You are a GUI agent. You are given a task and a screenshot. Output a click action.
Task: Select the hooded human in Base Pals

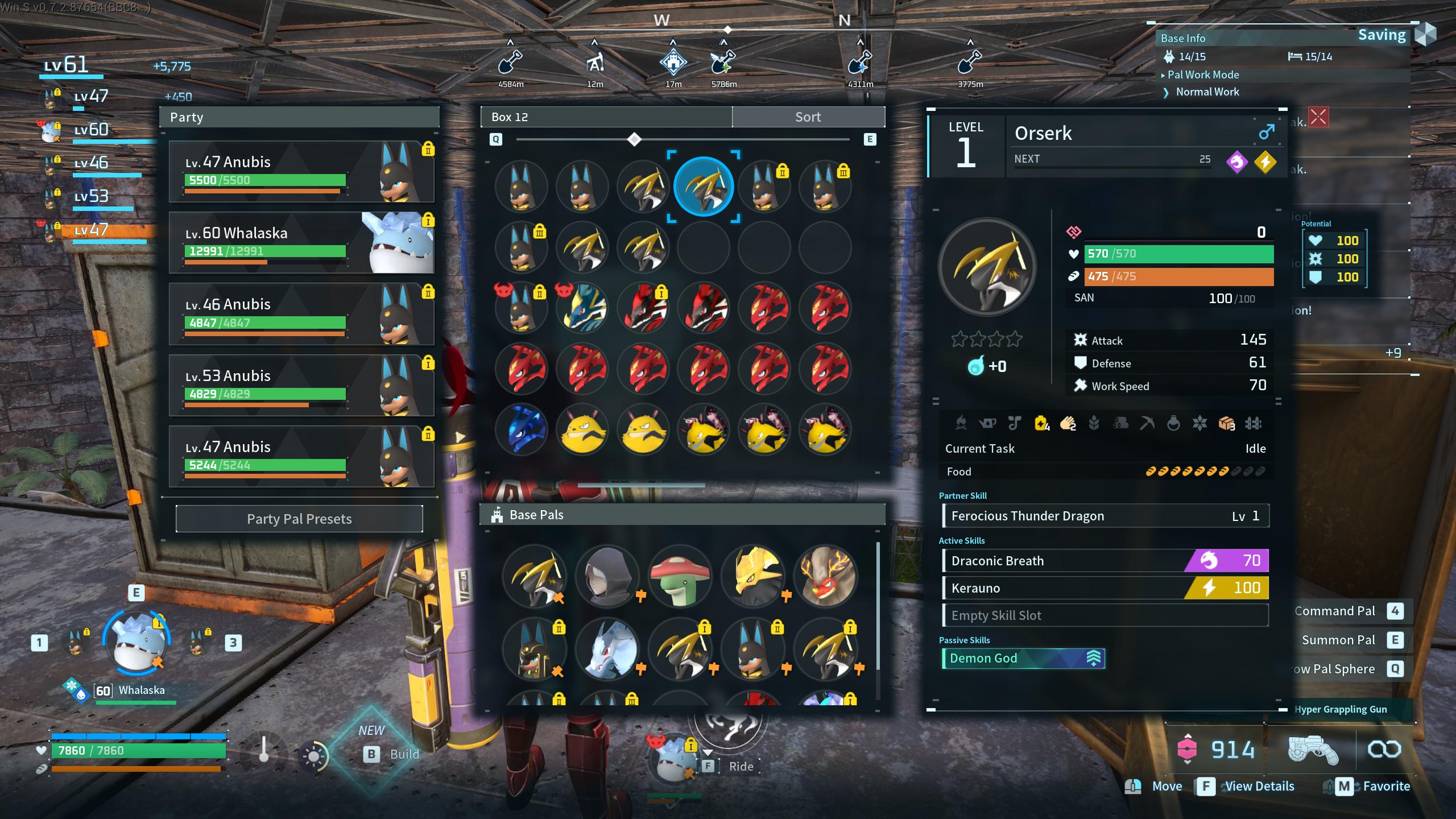pyautogui.click(x=607, y=577)
